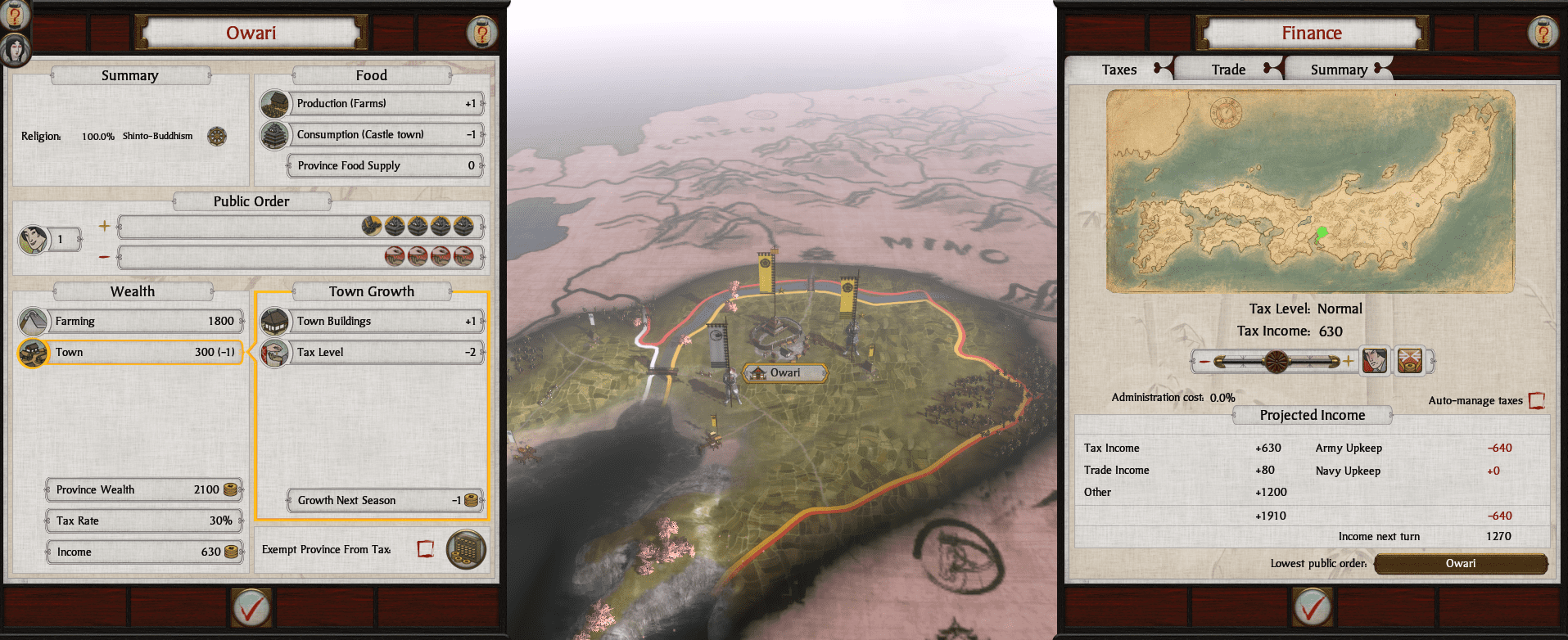Confirm the Finance panel checkmark
The width and height of the screenshot is (1568, 640).
tap(1312, 607)
